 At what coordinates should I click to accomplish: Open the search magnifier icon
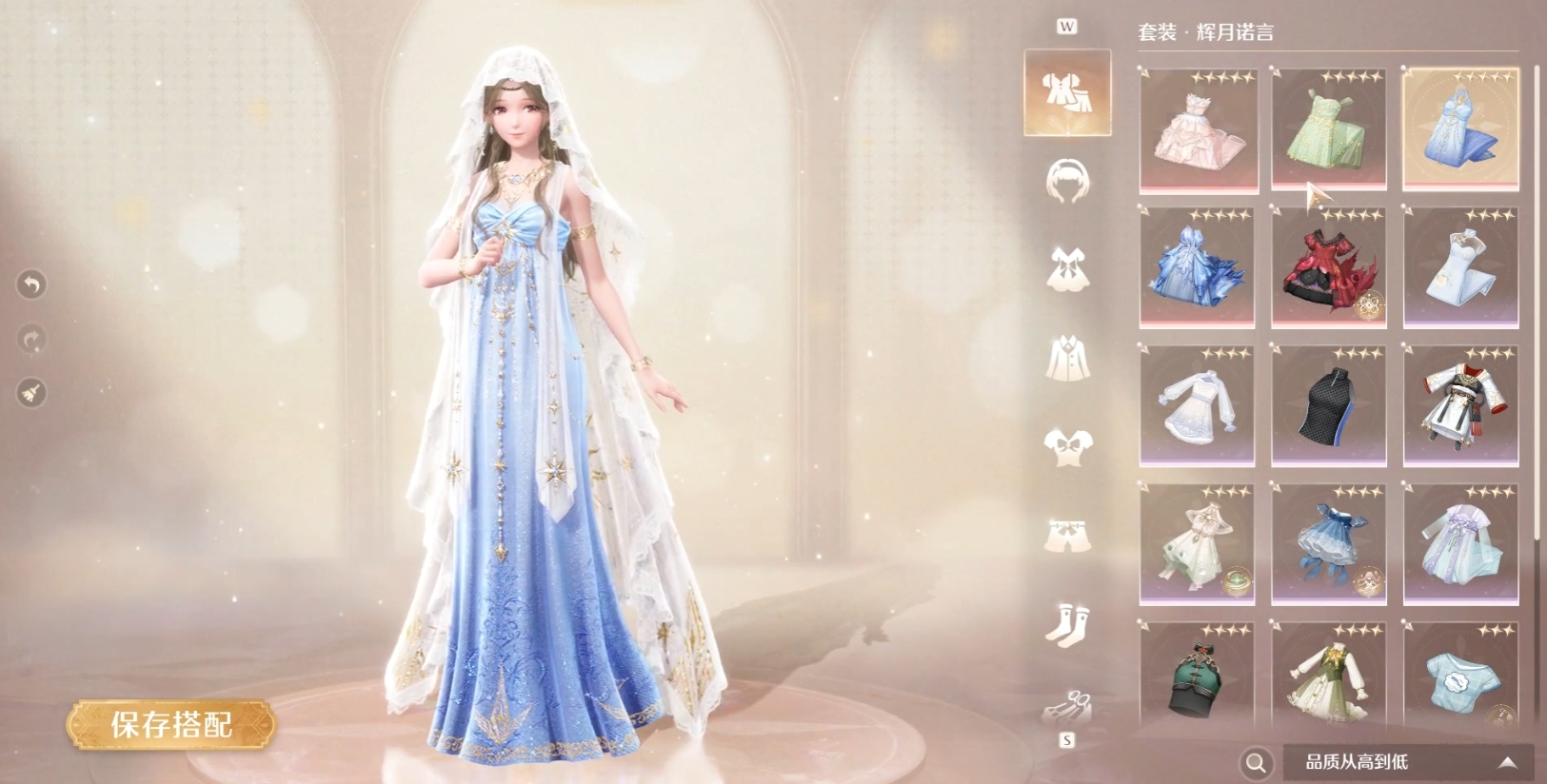point(1256,762)
